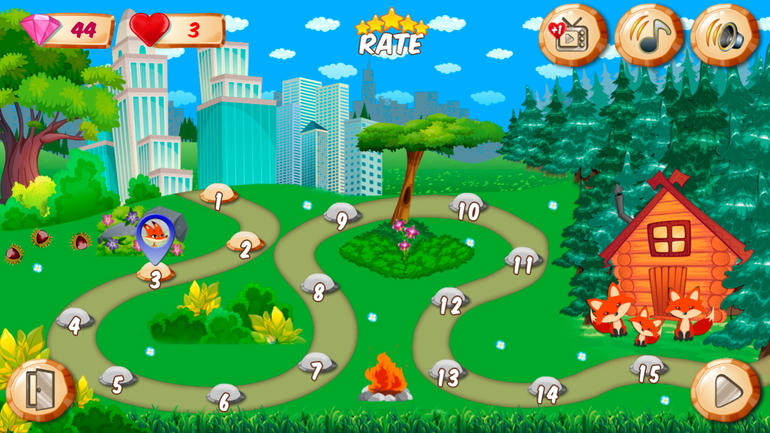
Task: Watch a video ad for an extra life
Action: [572, 36]
